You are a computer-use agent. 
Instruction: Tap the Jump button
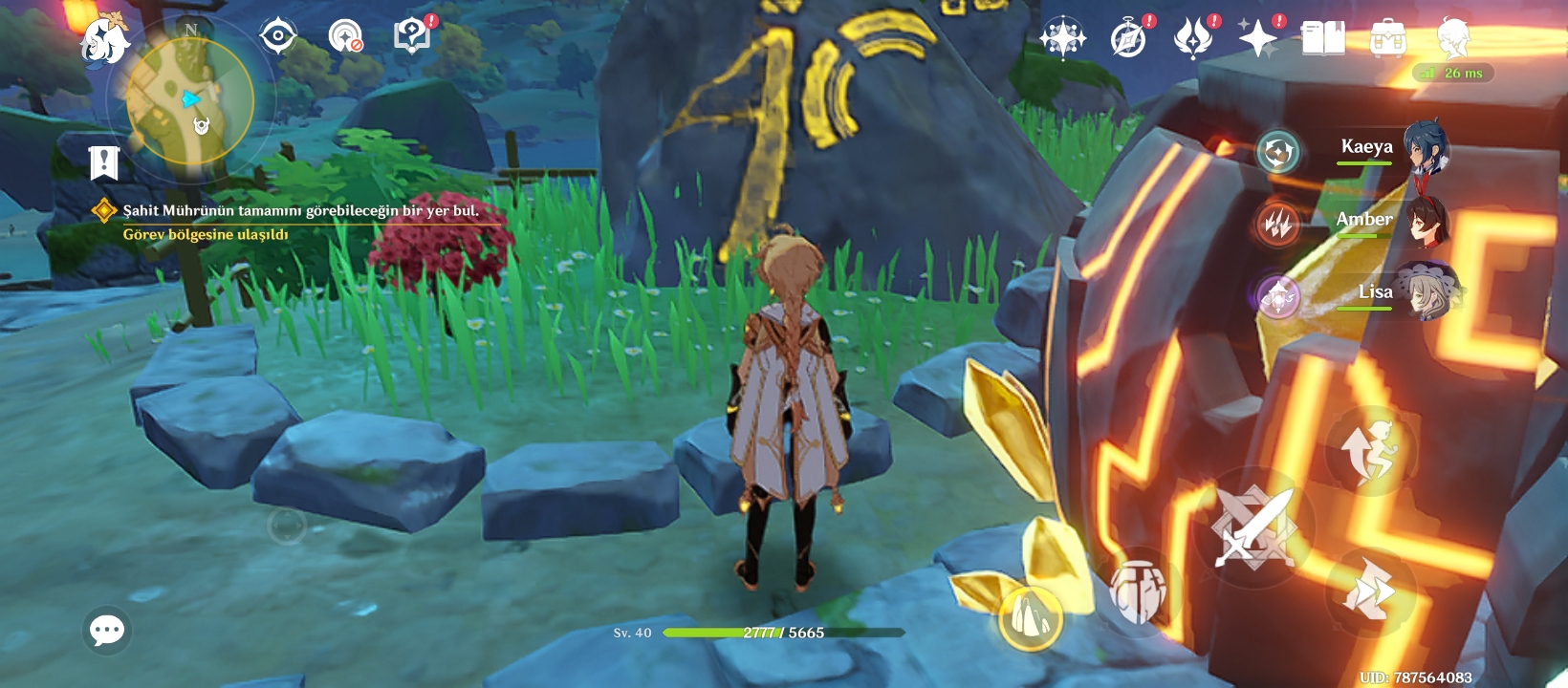[x=1370, y=450]
